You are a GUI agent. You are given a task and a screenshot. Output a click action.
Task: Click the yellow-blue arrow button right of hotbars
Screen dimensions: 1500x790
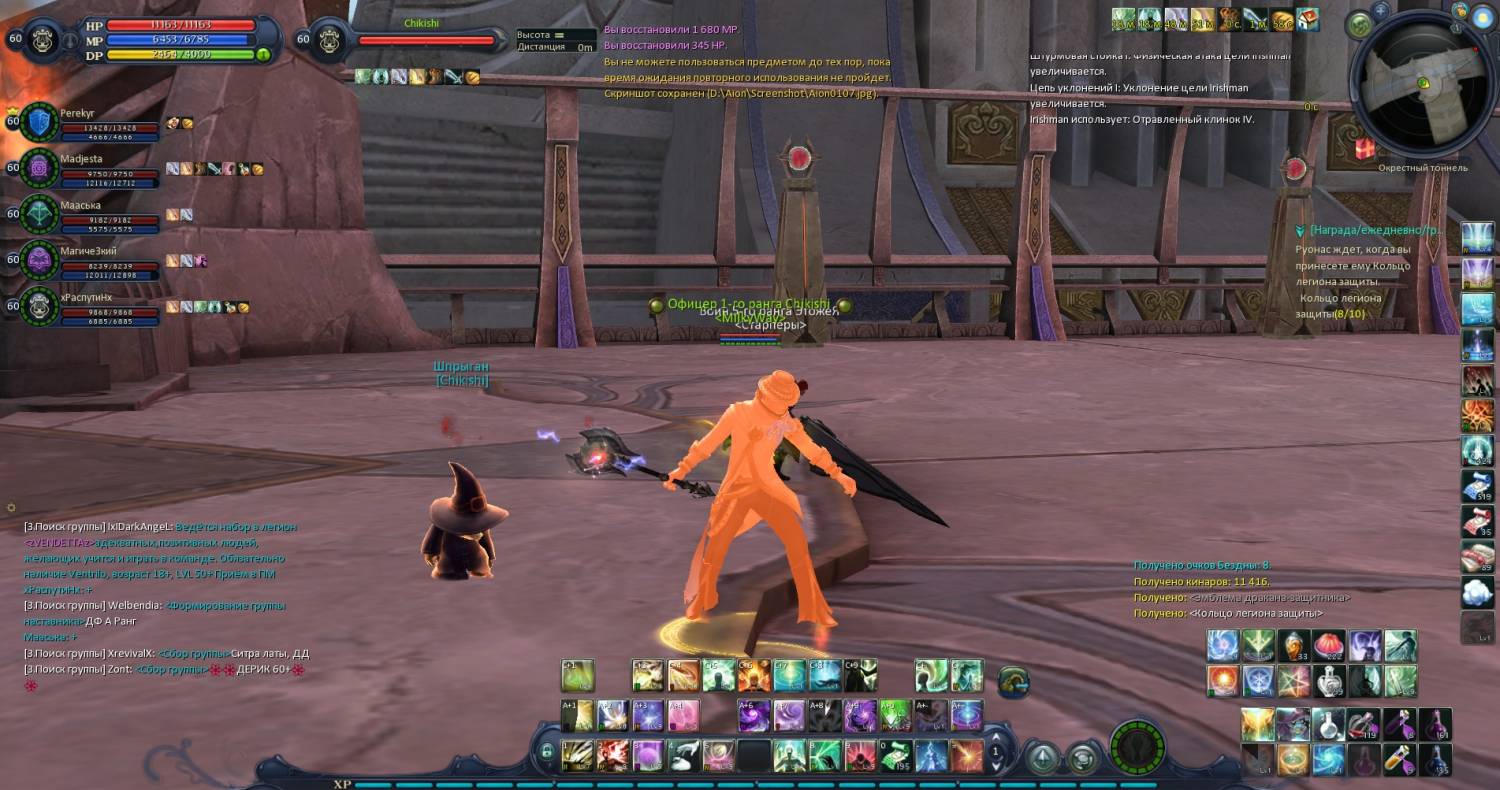coord(1014,682)
